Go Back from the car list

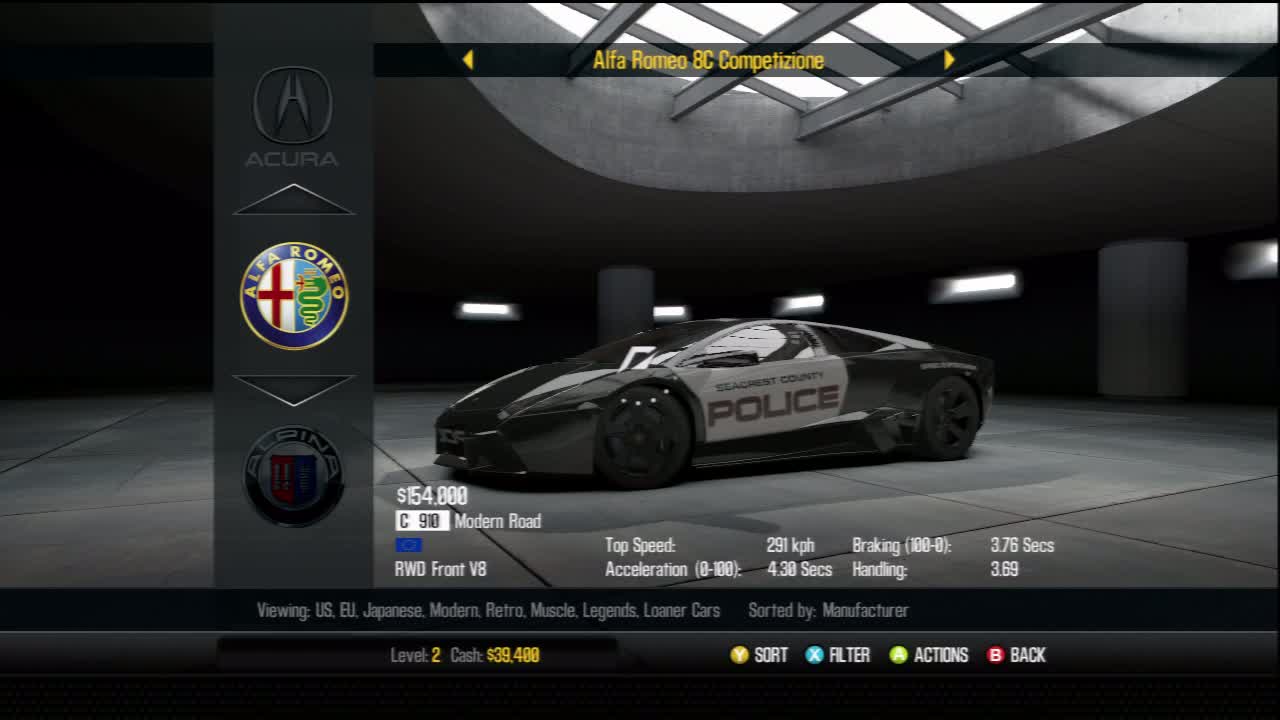point(1016,655)
